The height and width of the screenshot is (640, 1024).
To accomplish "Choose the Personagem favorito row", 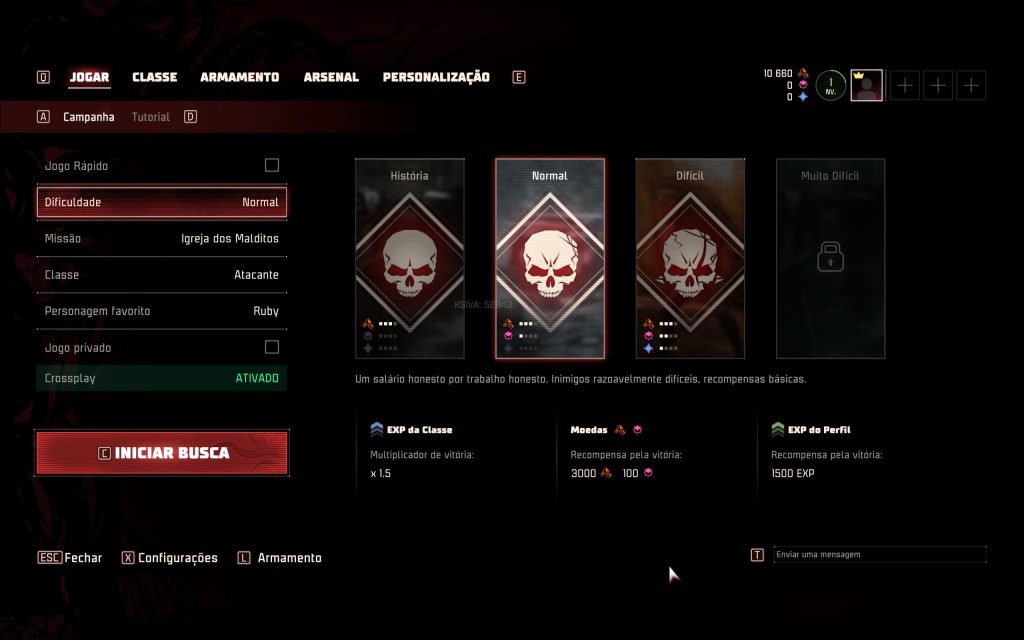I will click(161, 311).
